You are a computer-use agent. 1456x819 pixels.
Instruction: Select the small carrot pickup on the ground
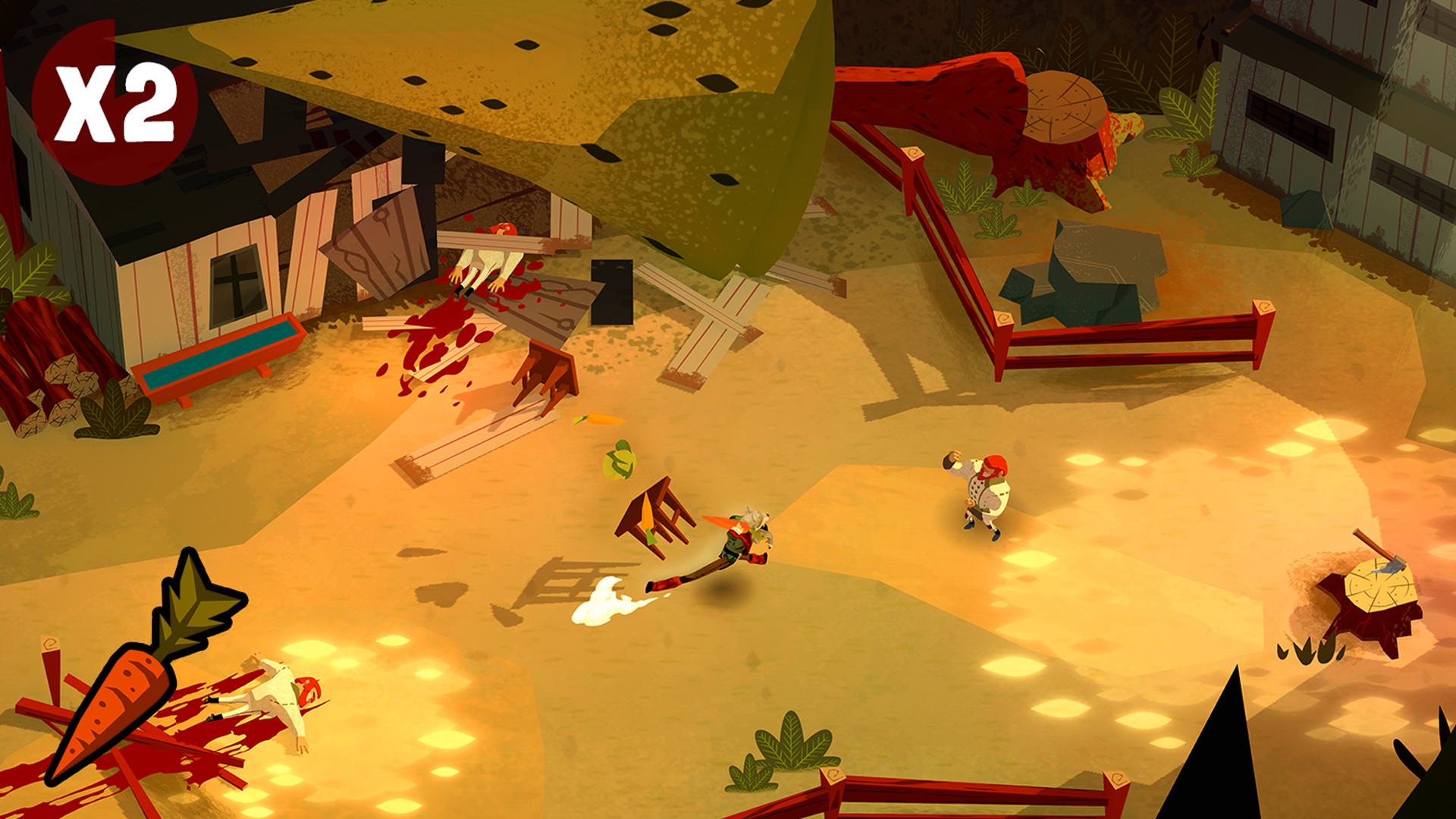(599, 417)
